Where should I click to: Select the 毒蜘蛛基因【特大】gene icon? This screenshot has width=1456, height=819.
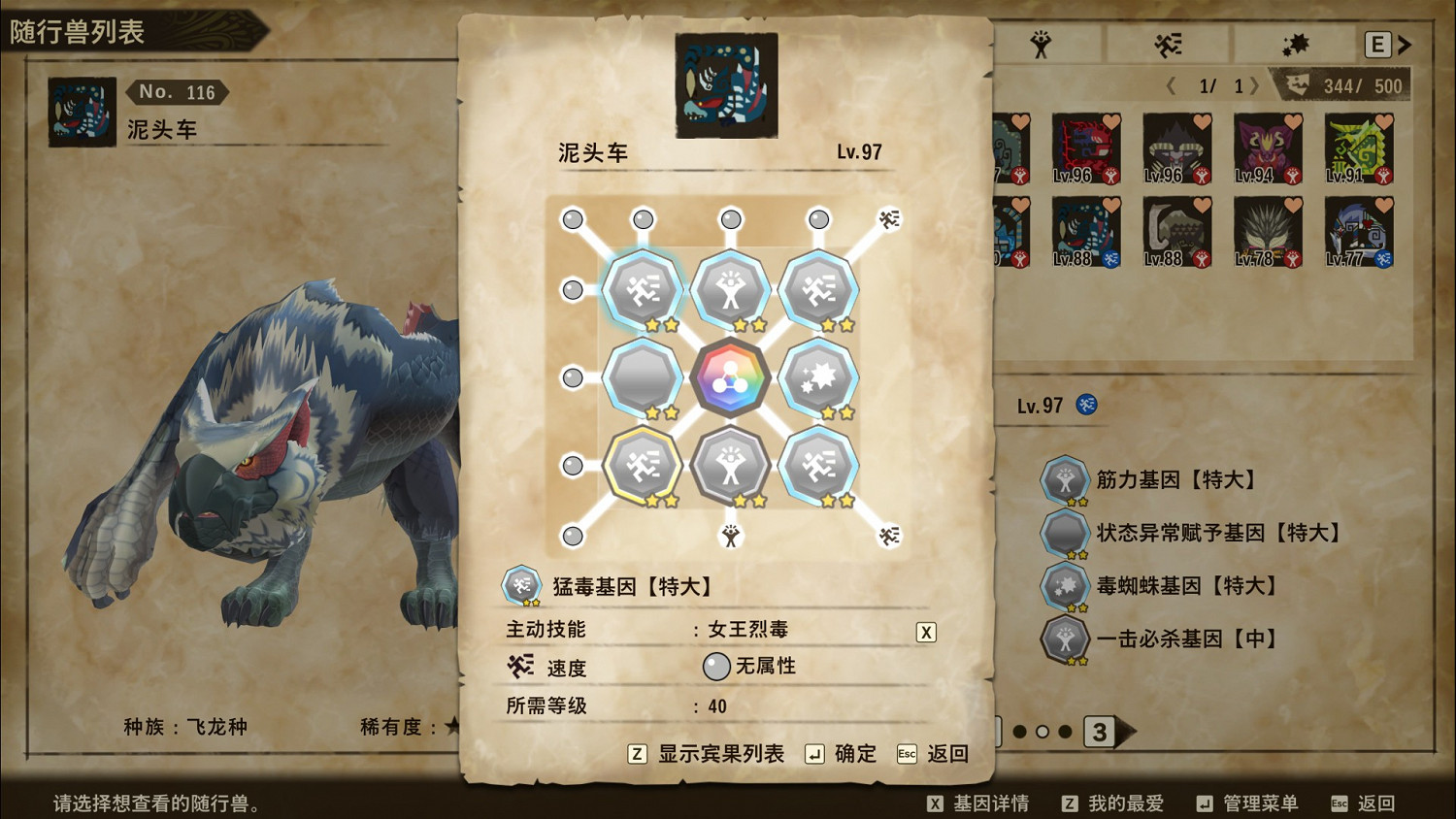pos(1066,586)
